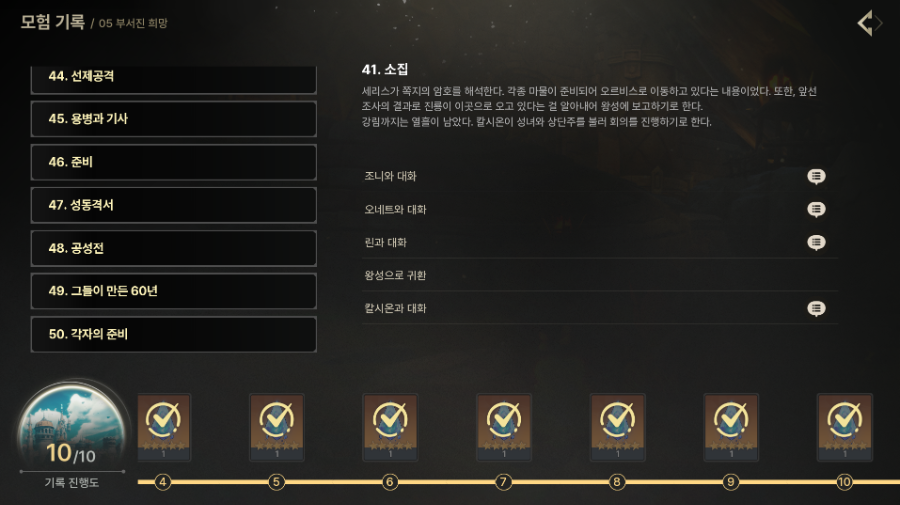
Task: Select the 왕성으로 귀환 entry
Action: 600,275
